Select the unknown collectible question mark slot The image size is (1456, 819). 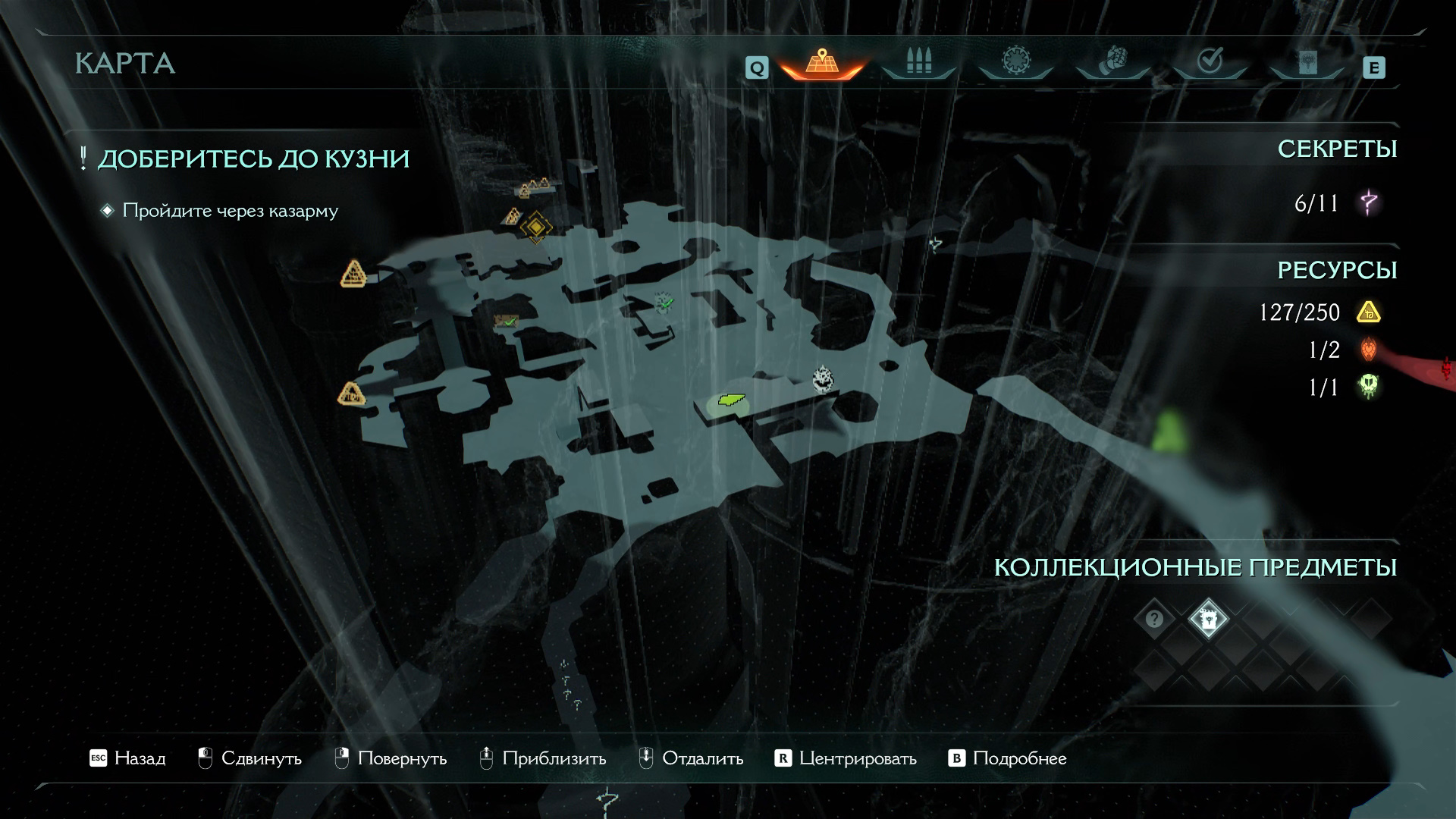click(1154, 620)
